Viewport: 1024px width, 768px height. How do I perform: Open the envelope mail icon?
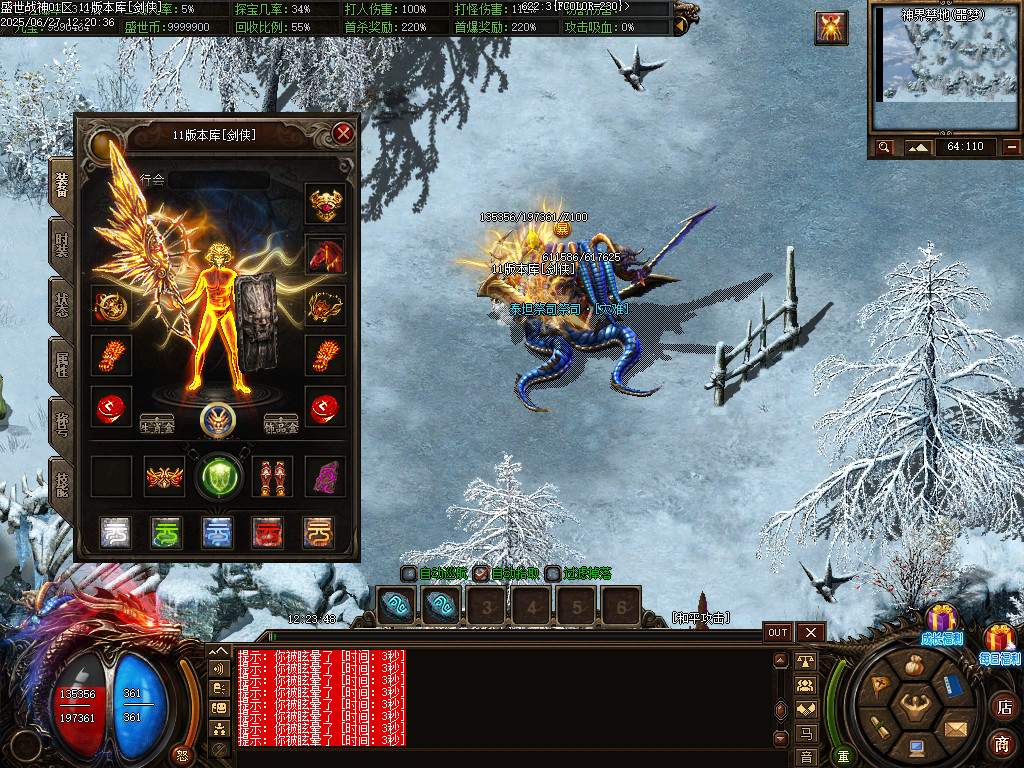coord(957,727)
